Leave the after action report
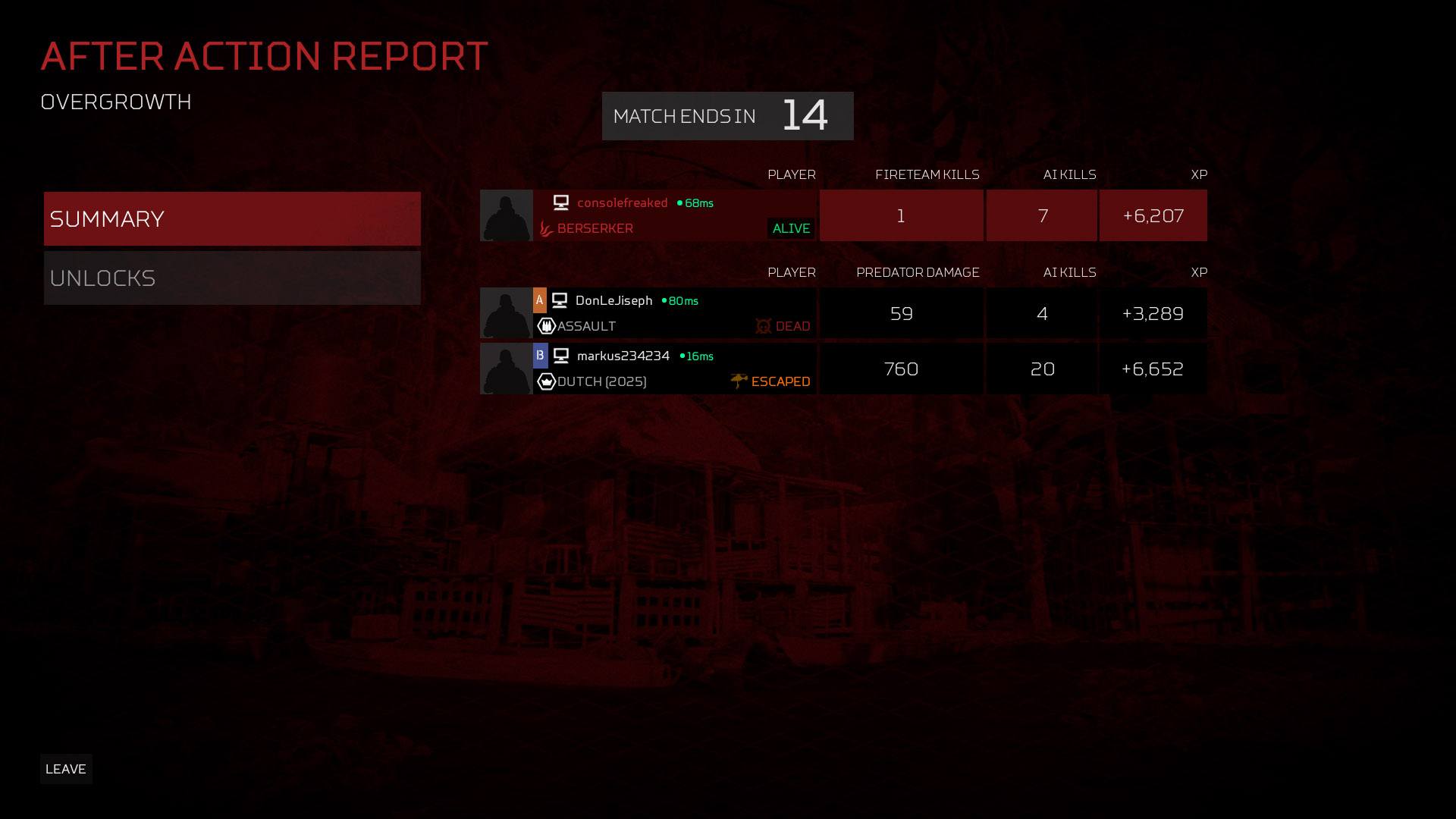The image size is (1456, 819). point(66,769)
